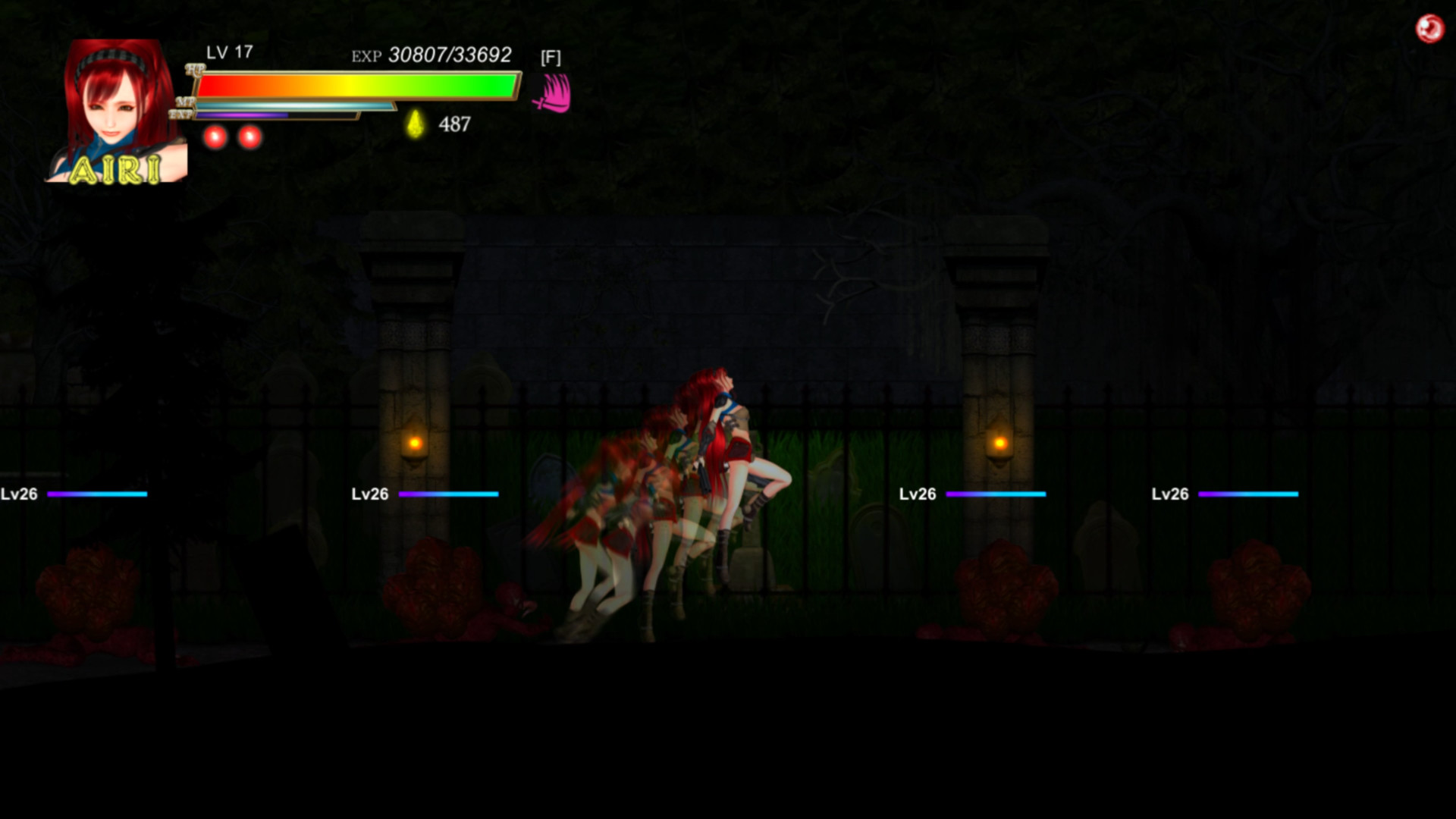Image resolution: width=1456 pixels, height=819 pixels.
Task: Click the EXP 30807/33692 counter
Action: click(x=430, y=55)
